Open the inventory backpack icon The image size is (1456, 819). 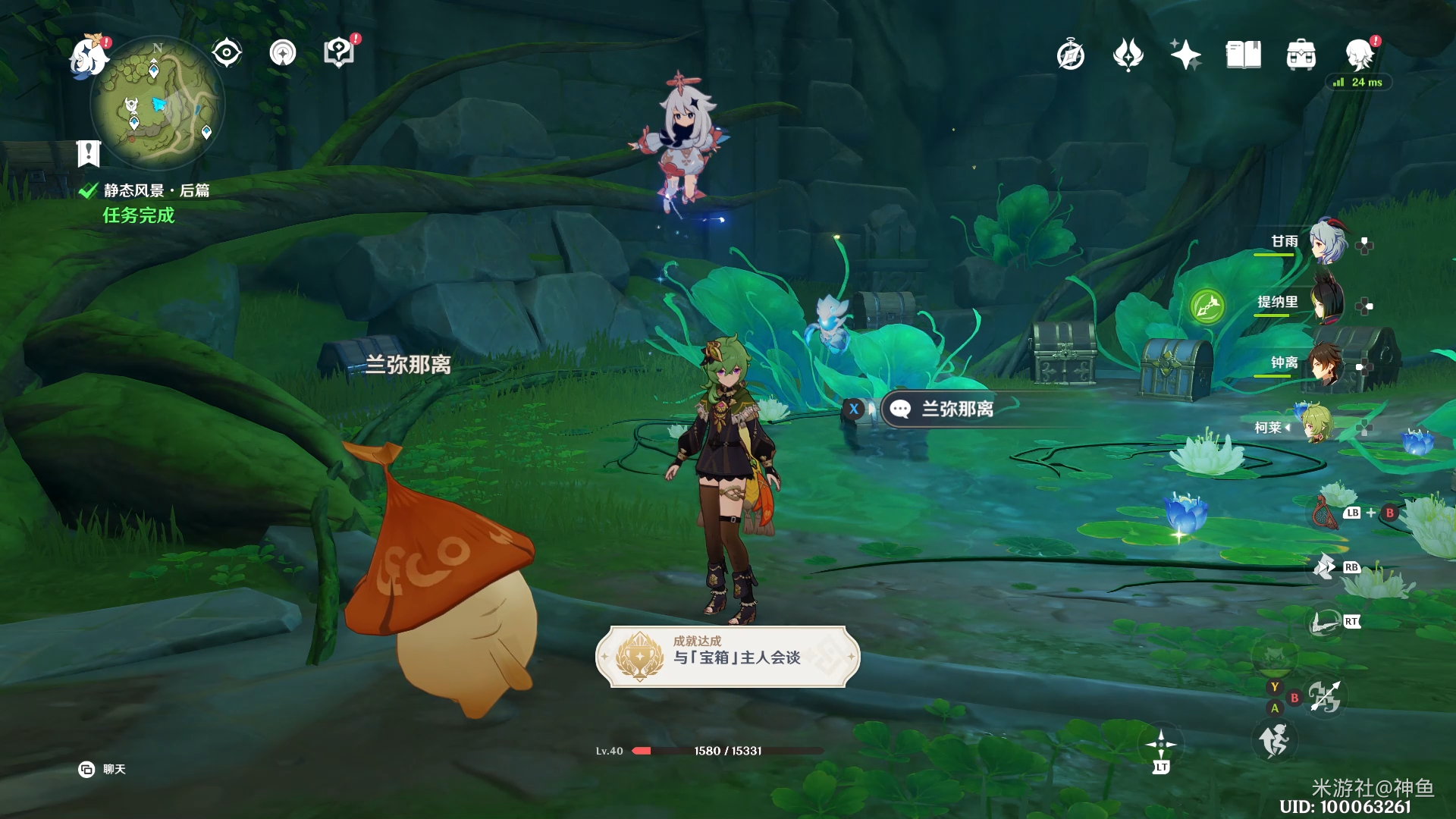(x=1301, y=55)
